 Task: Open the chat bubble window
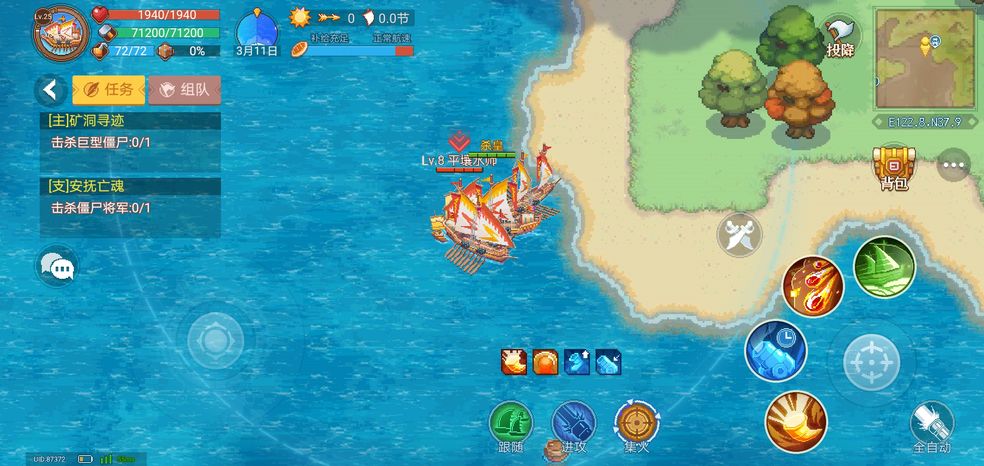click(x=58, y=267)
